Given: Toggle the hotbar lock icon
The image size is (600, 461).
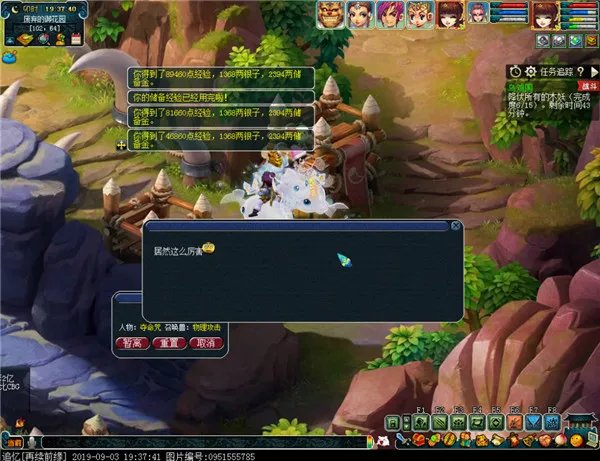Looking at the screenshot, I should click(x=393, y=423).
